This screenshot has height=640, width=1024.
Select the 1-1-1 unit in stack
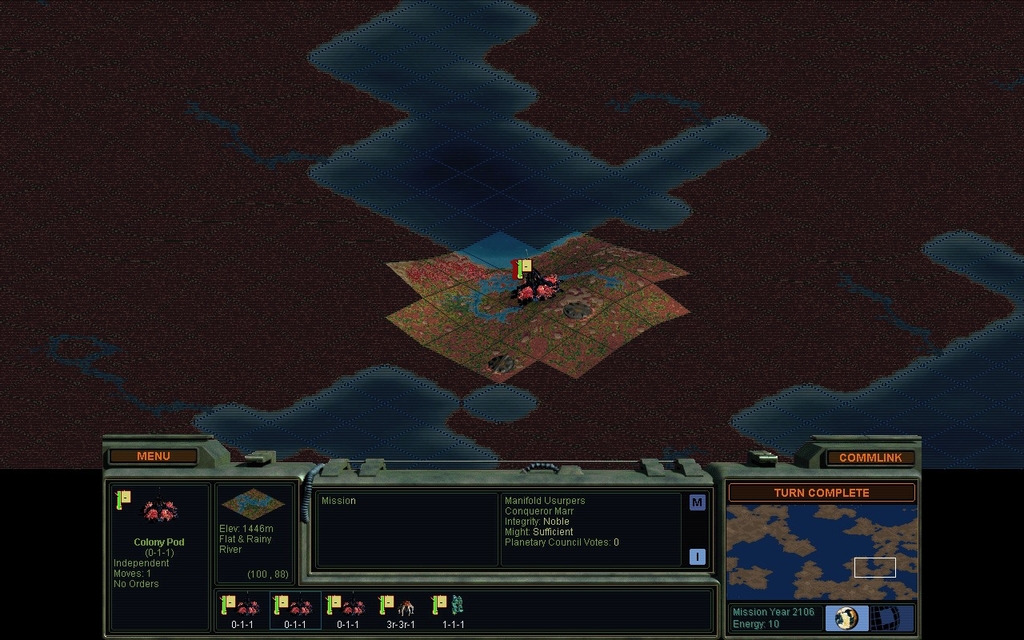click(x=452, y=610)
